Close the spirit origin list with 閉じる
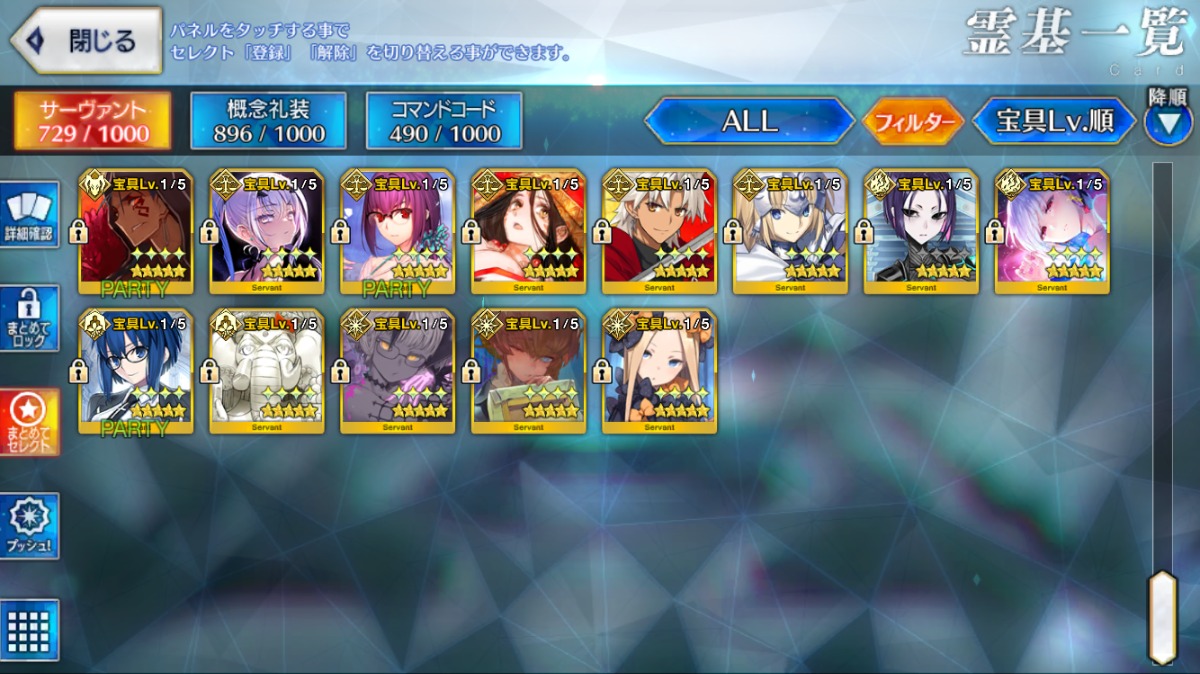The height and width of the screenshot is (674, 1200). tap(86, 41)
